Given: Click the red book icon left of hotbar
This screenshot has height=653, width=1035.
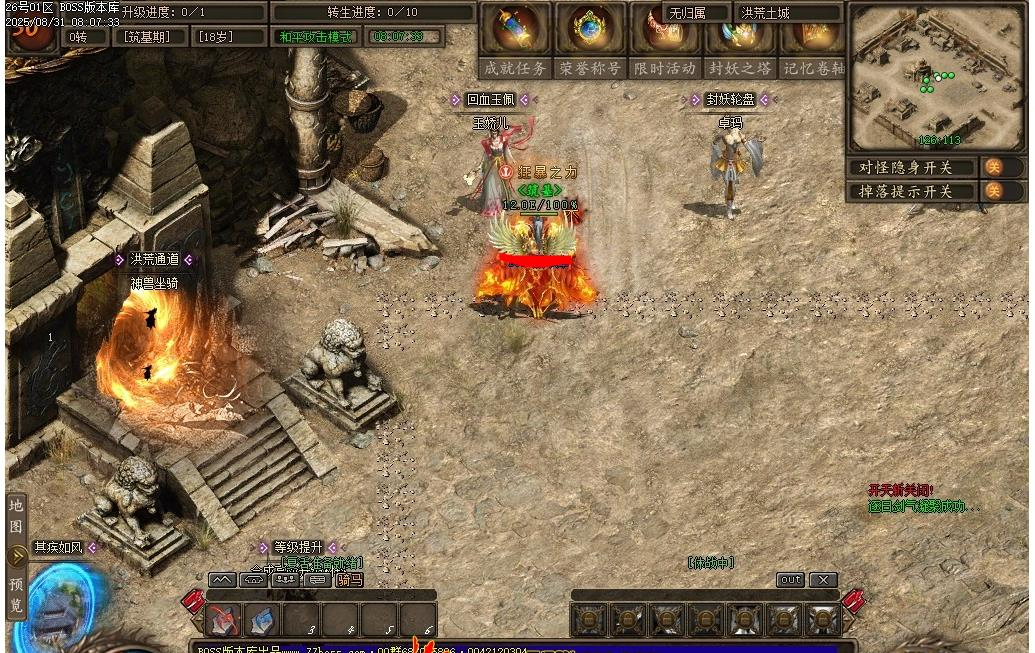Looking at the screenshot, I should [193, 603].
